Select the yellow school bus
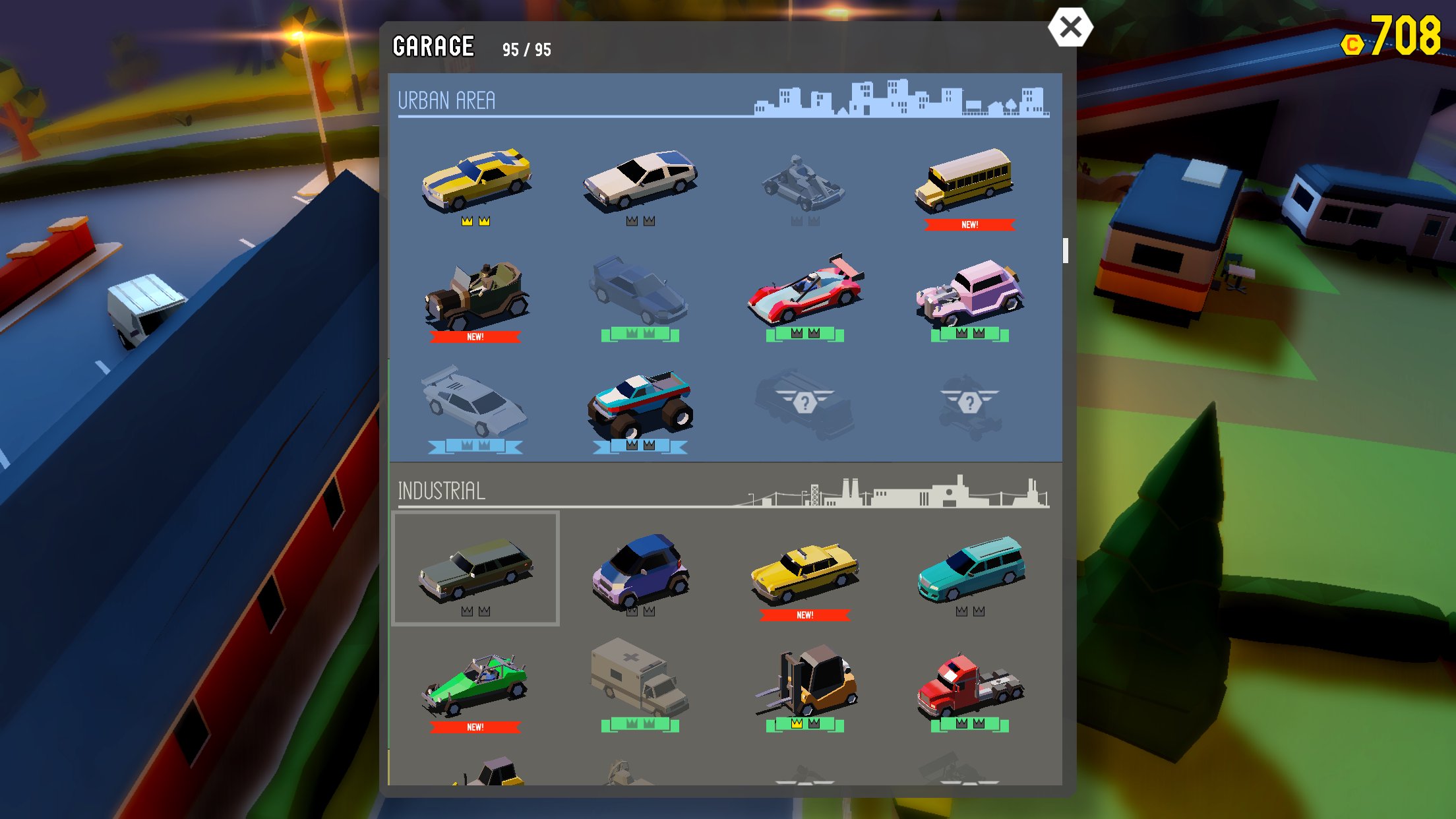Image resolution: width=1456 pixels, height=819 pixels. [969, 181]
